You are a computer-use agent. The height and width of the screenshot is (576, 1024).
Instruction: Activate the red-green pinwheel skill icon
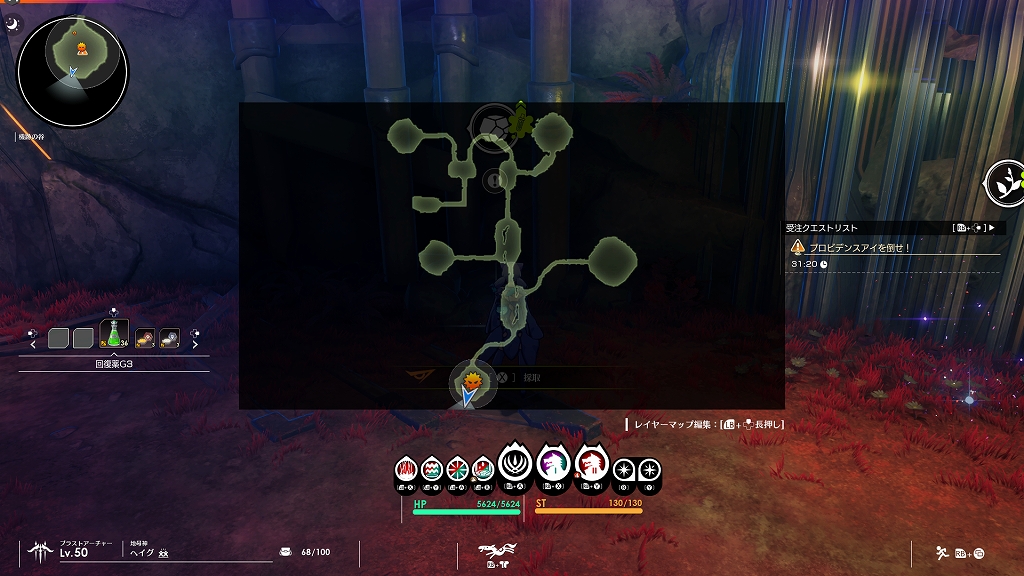[458, 467]
